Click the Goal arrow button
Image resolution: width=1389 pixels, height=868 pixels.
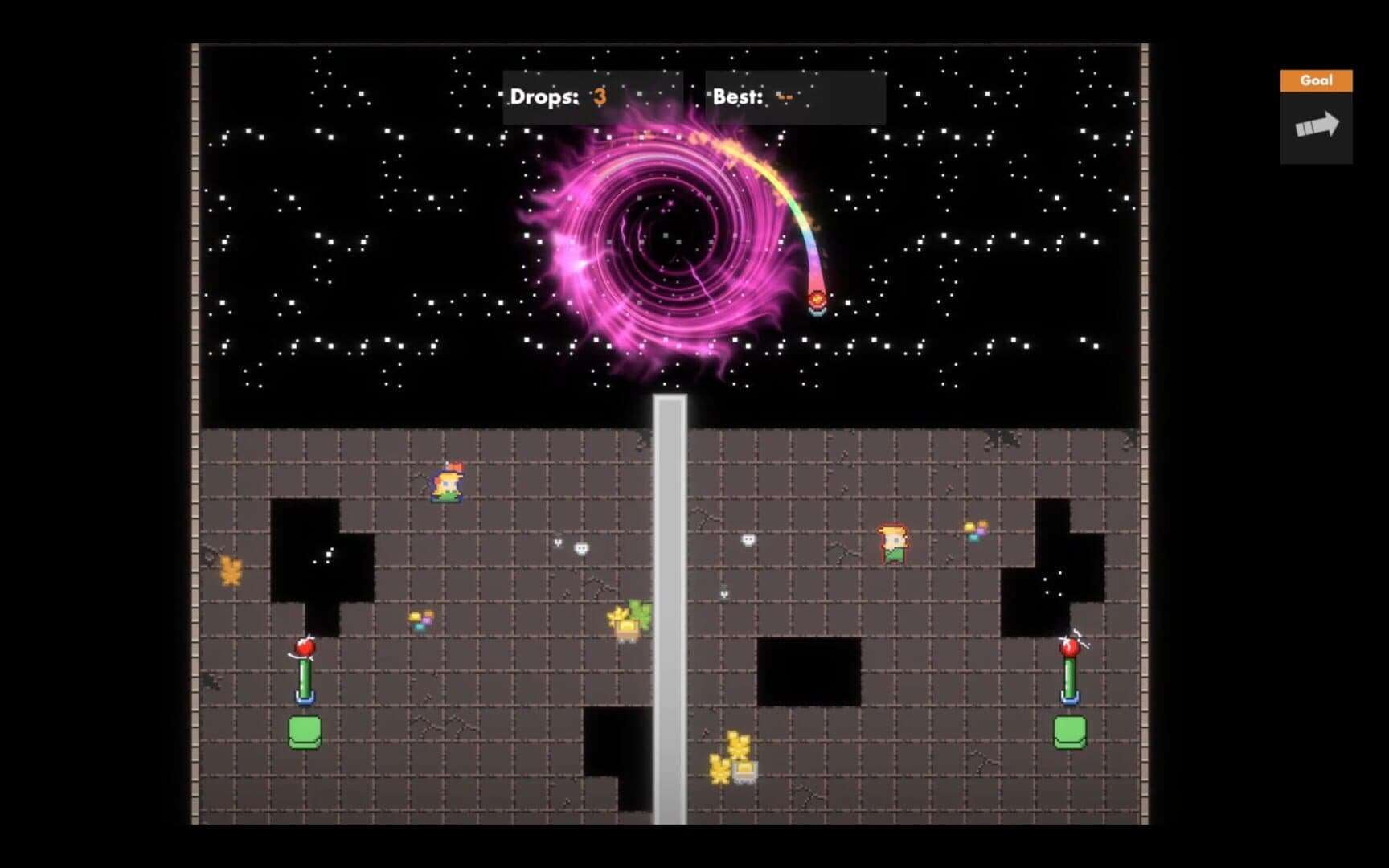coord(1316,126)
